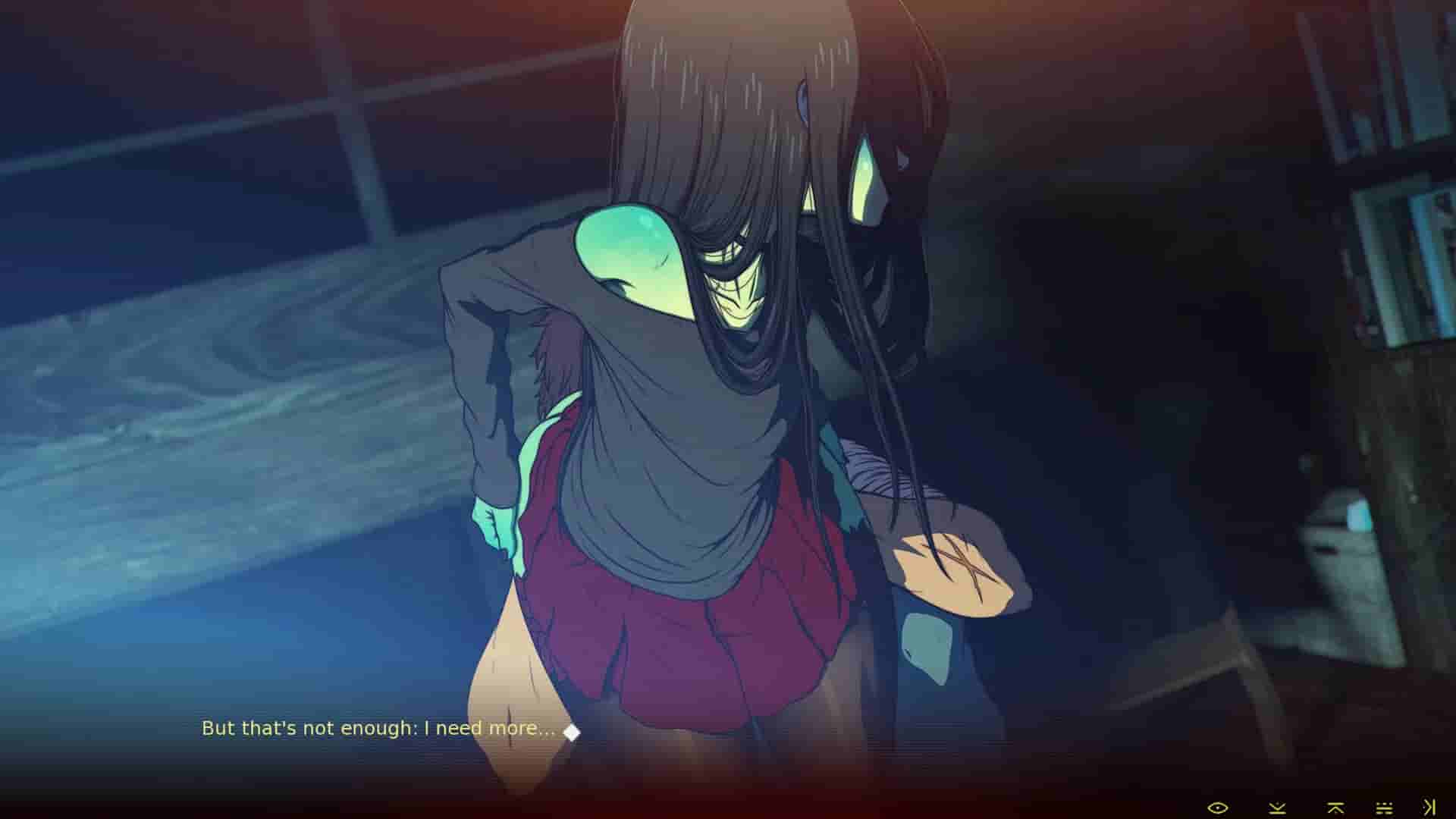The height and width of the screenshot is (819, 1456).
Task: Click the save icon in the quick menu bar
Action: [1277, 808]
